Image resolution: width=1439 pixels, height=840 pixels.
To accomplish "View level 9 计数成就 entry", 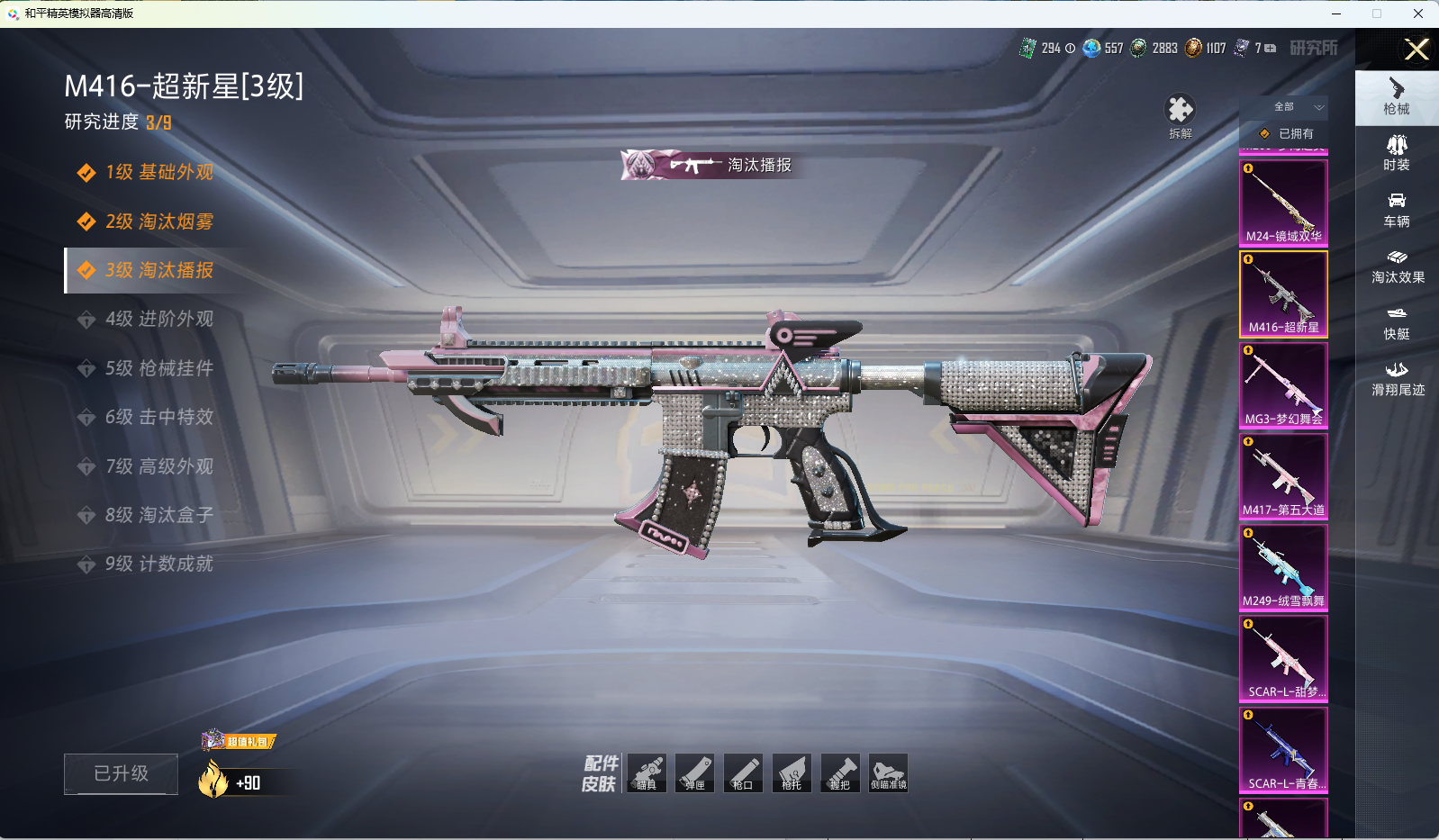I will (158, 564).
